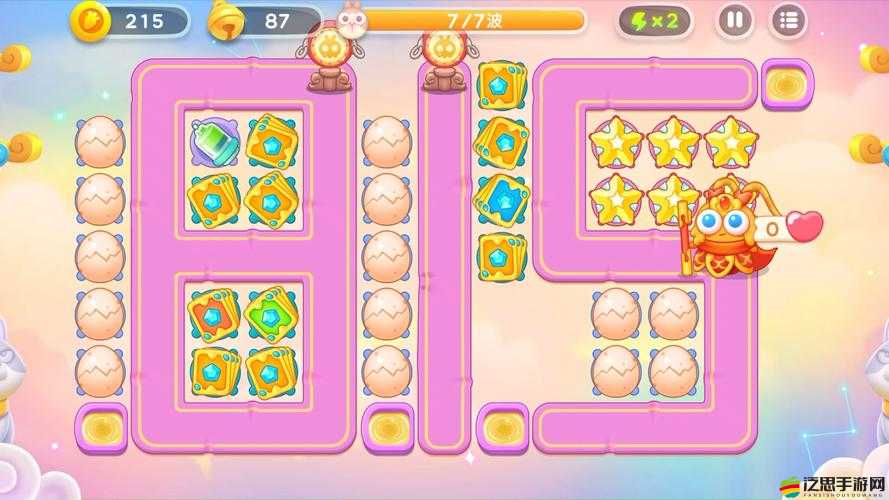Screen dimensions: 889x500
Task: Select the green gem card tile
Action: pyautogui.click(x=271, y=314)
